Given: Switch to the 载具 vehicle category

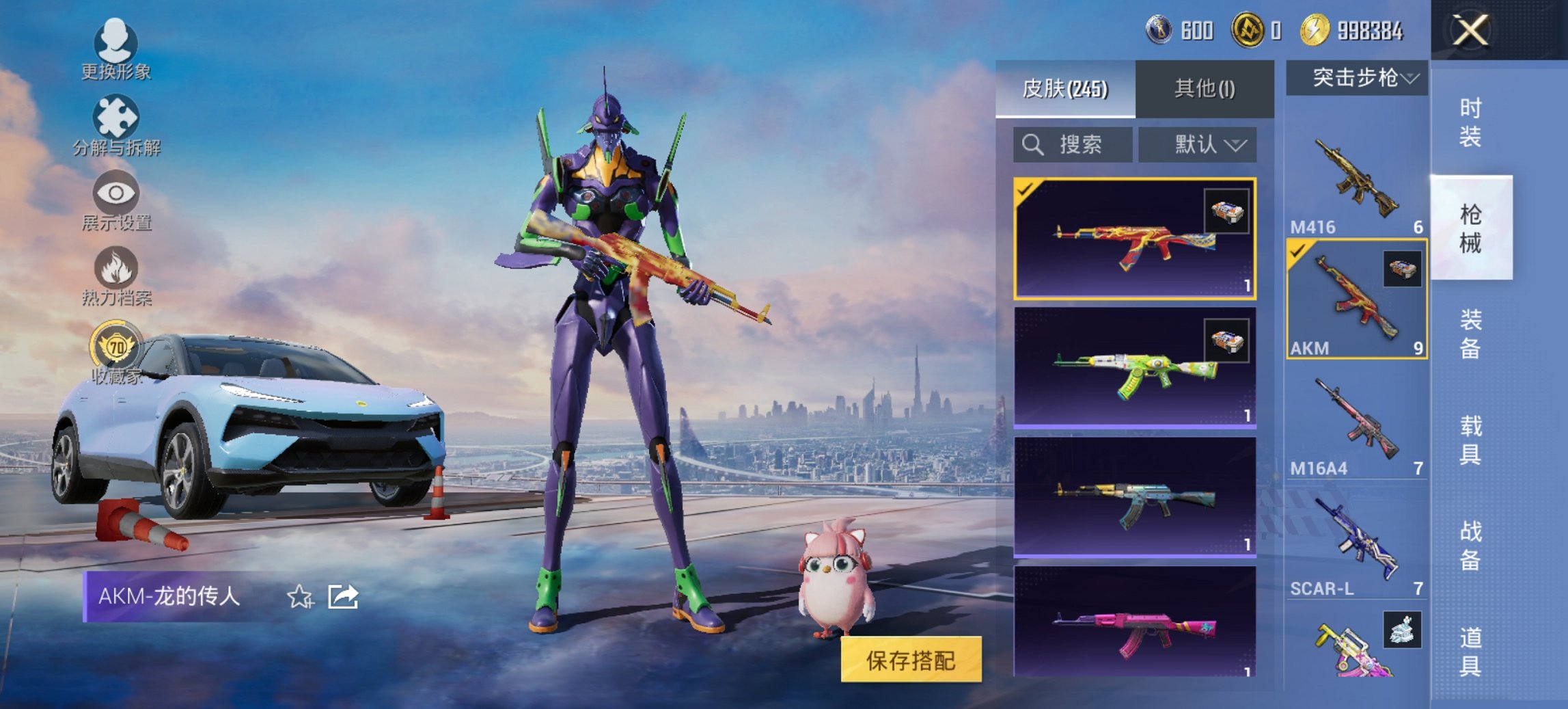Looking at the screenshot, I should (1470, 440).
